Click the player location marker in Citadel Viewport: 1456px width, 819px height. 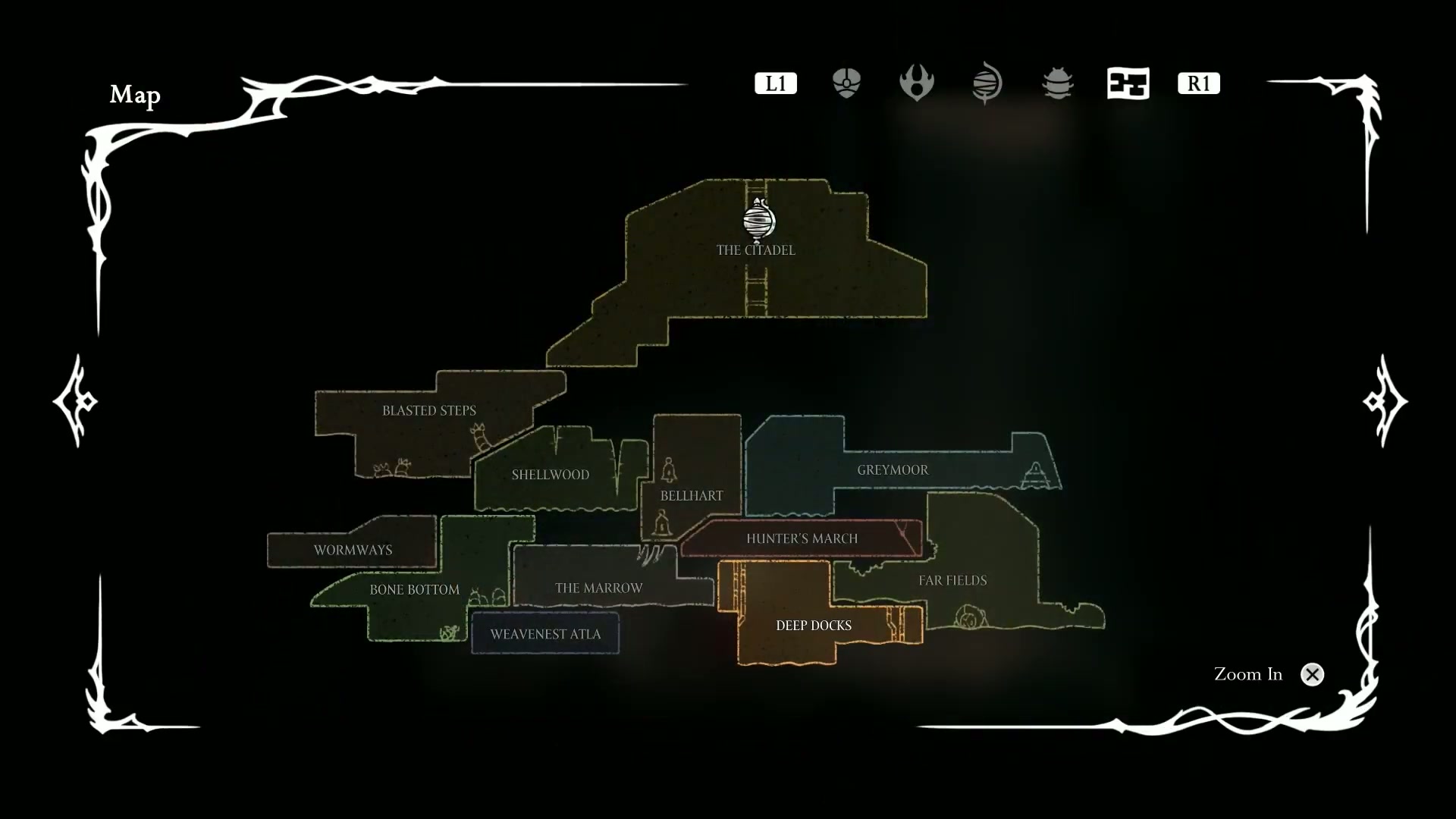(x=758, y=220)
